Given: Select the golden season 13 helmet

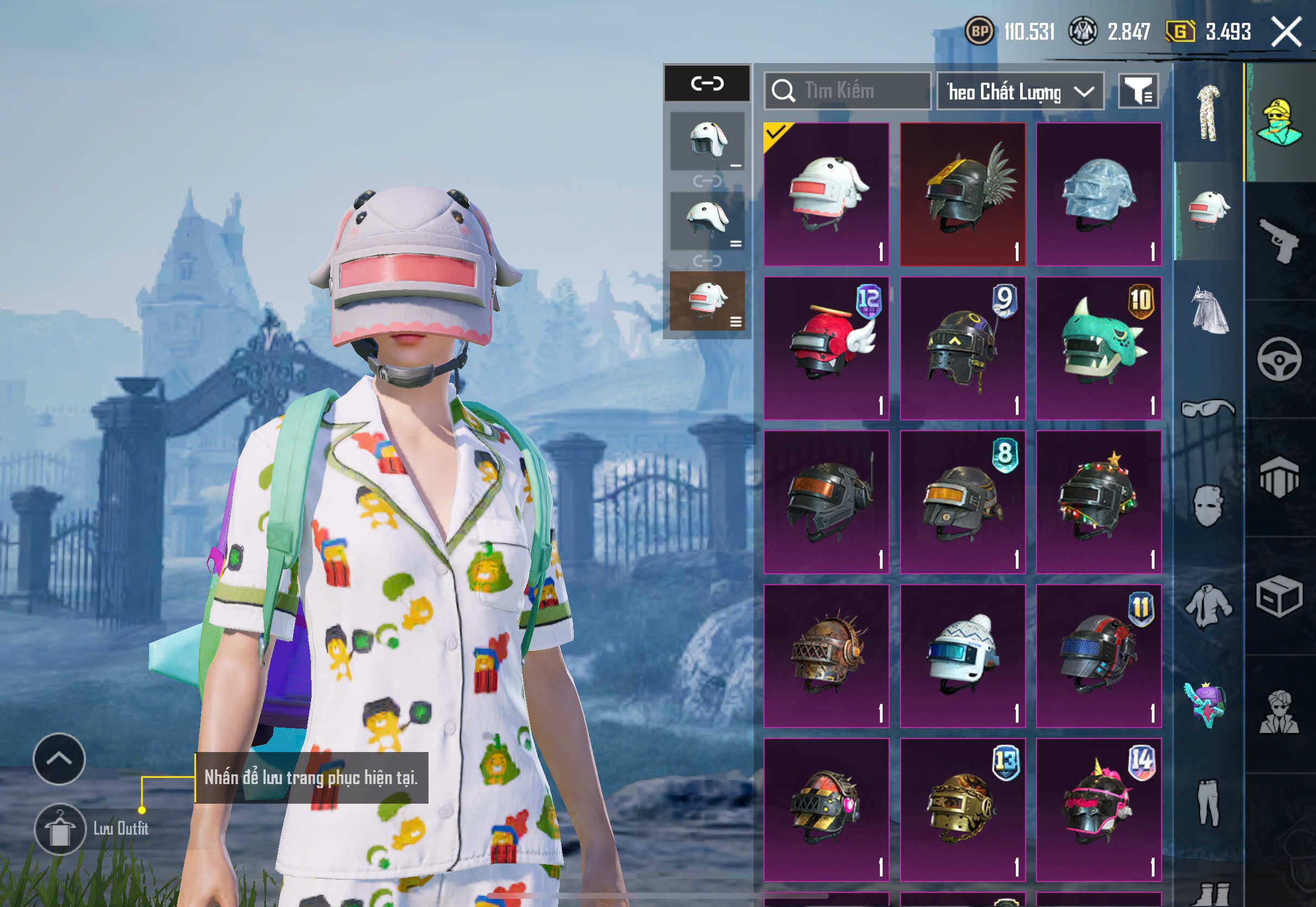Looking at the screenshot, I should [x=963, y=809].
